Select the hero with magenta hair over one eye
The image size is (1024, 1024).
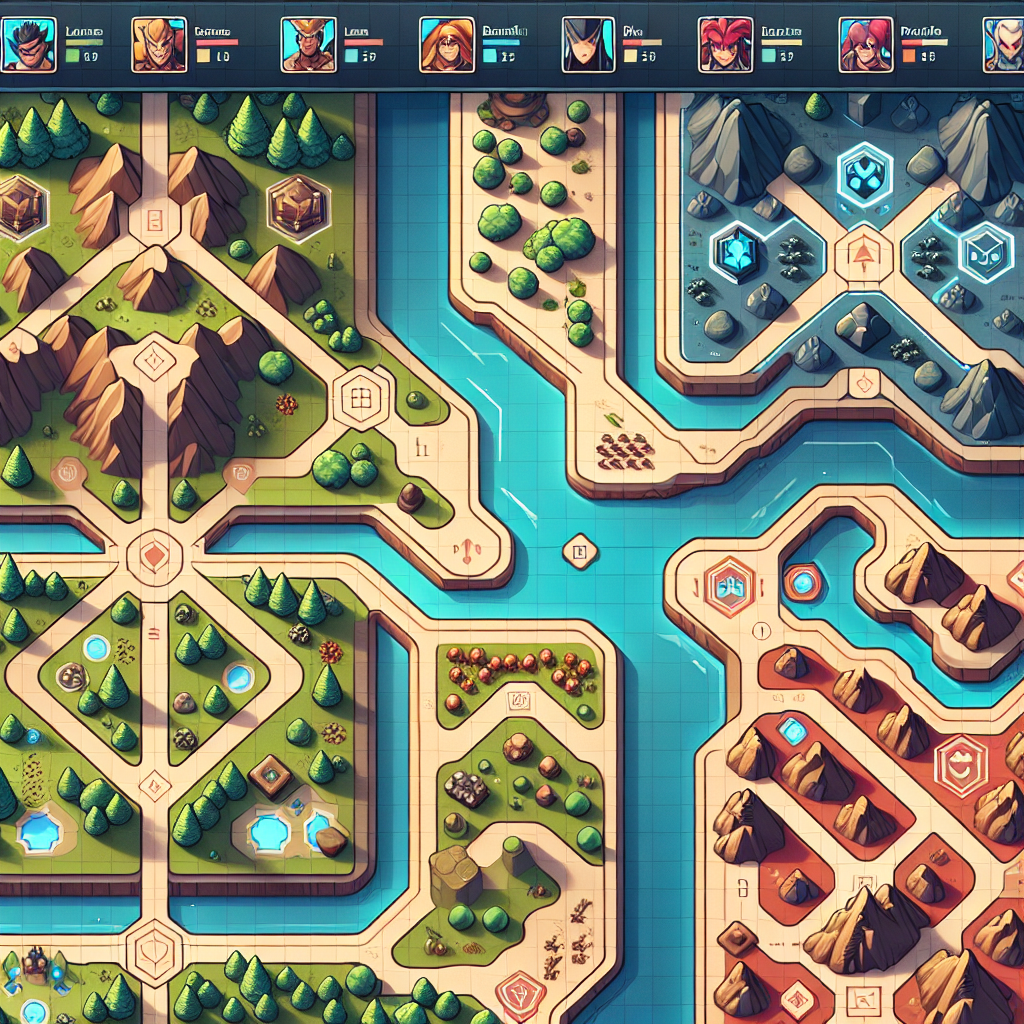(x=865, y=45)
